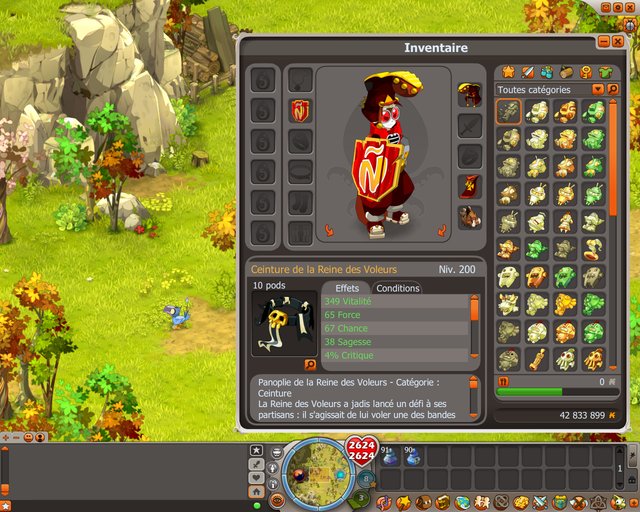
Task: Select the equipped red Ñ shield slot
Action: click(x=300, y=110)
